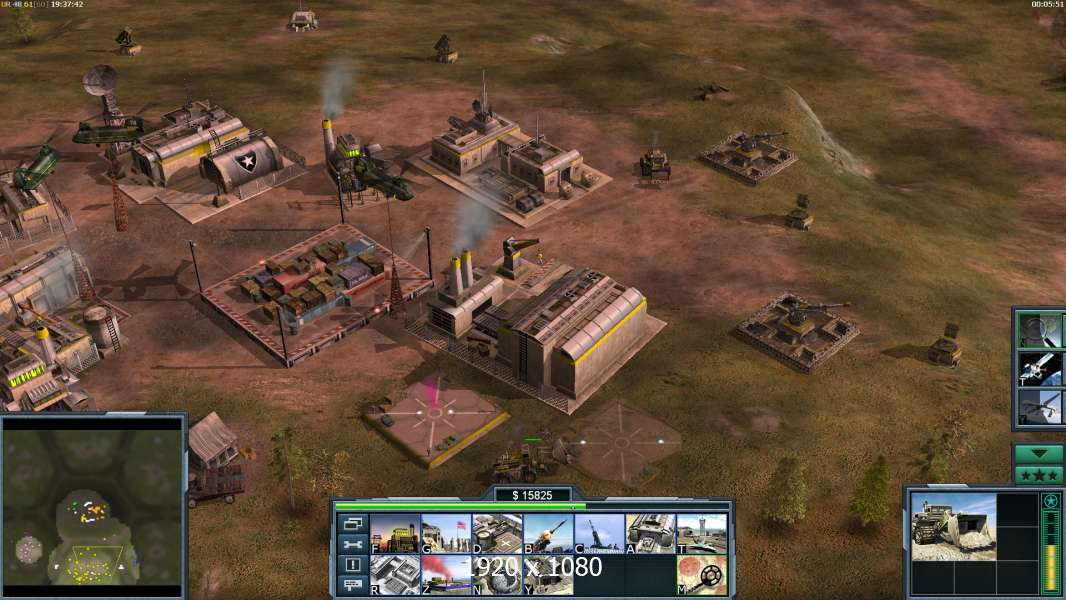This screenshot has width=1066, height=600.
Task: Pick the build icon marked C
Action: pos(599,534)
